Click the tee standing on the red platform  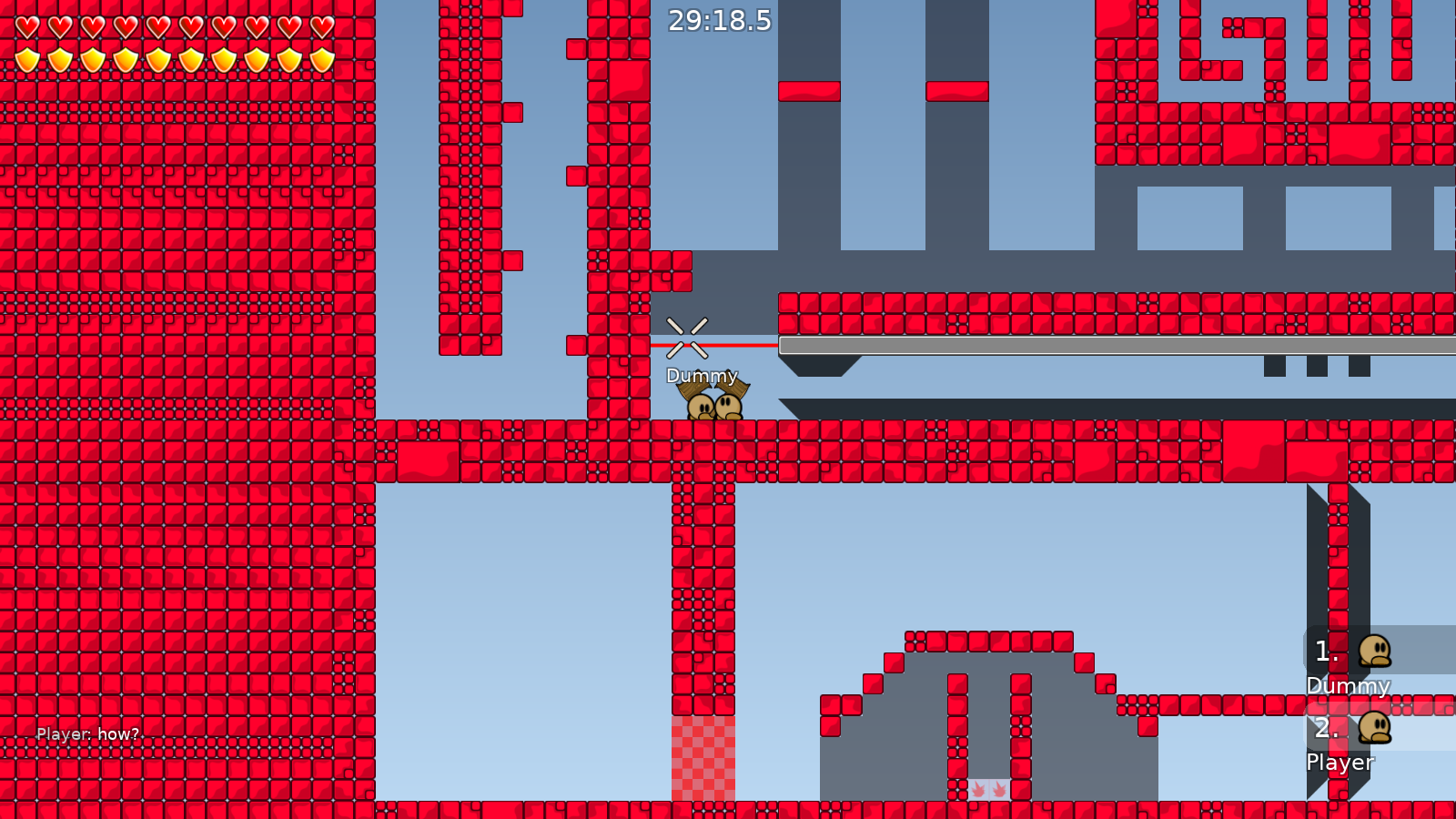[x=701, y=408]
